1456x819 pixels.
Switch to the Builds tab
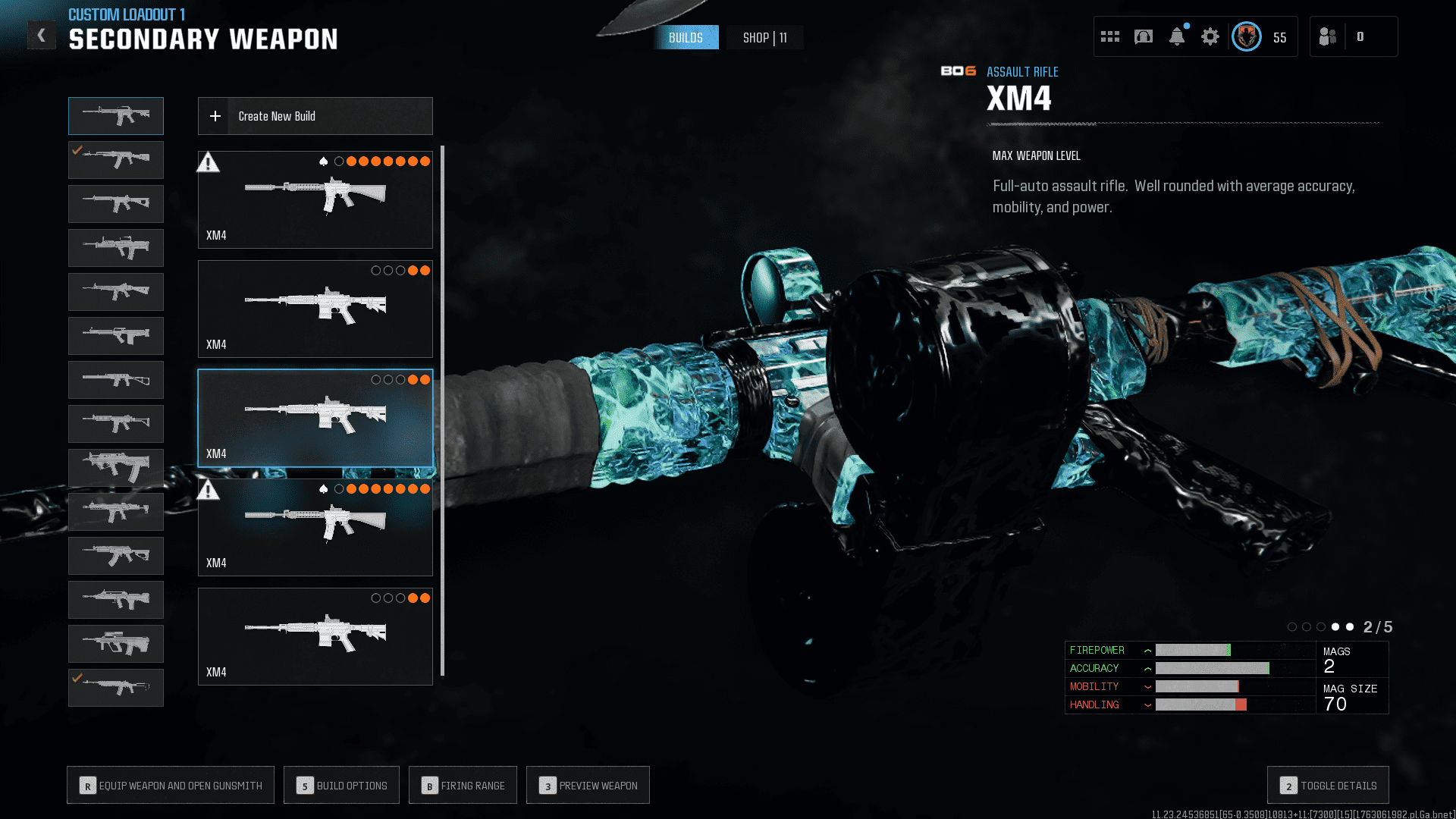(686, 38)
